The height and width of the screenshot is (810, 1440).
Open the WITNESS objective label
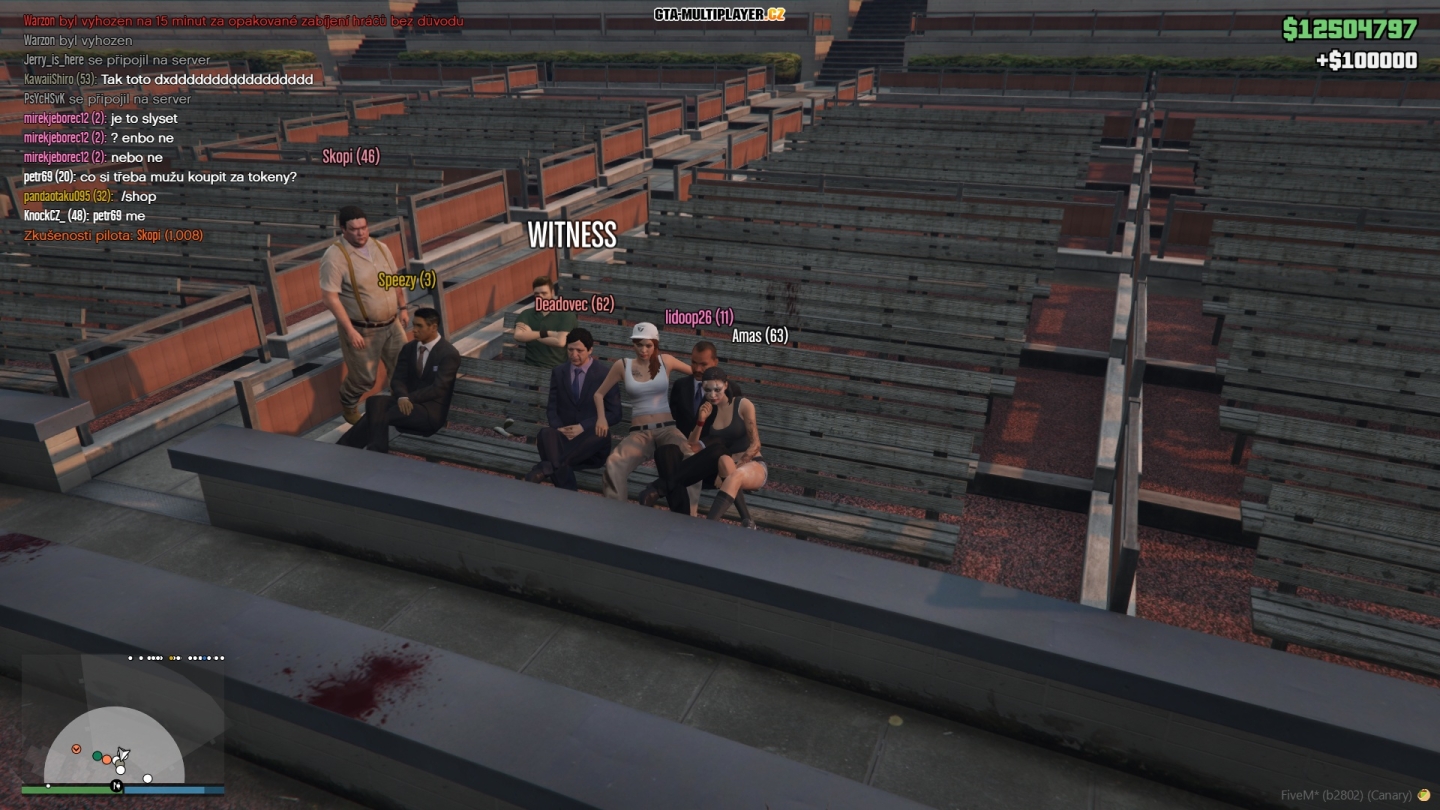572,236
